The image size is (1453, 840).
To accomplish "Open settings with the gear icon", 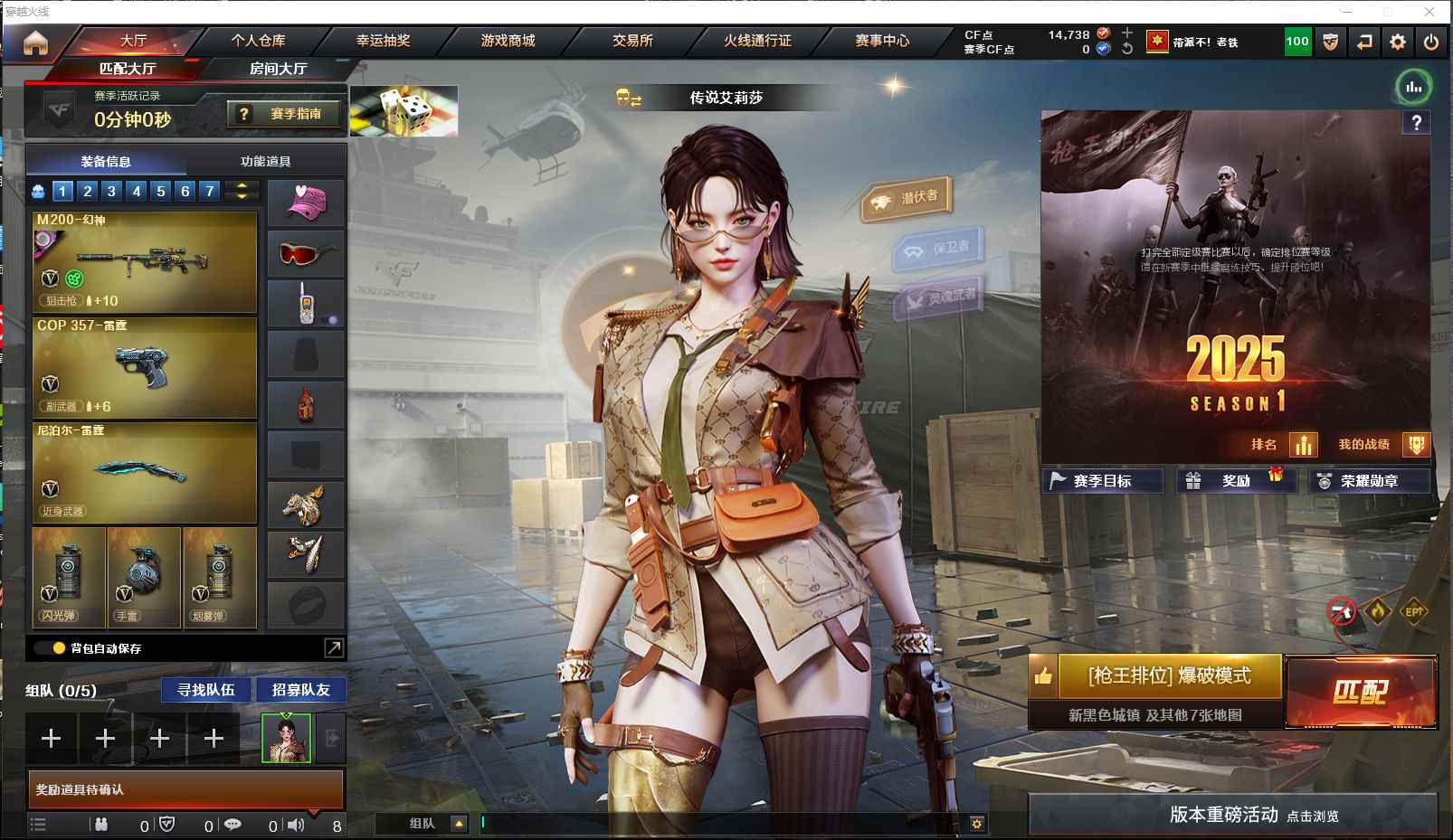I will coord(1398,42).
